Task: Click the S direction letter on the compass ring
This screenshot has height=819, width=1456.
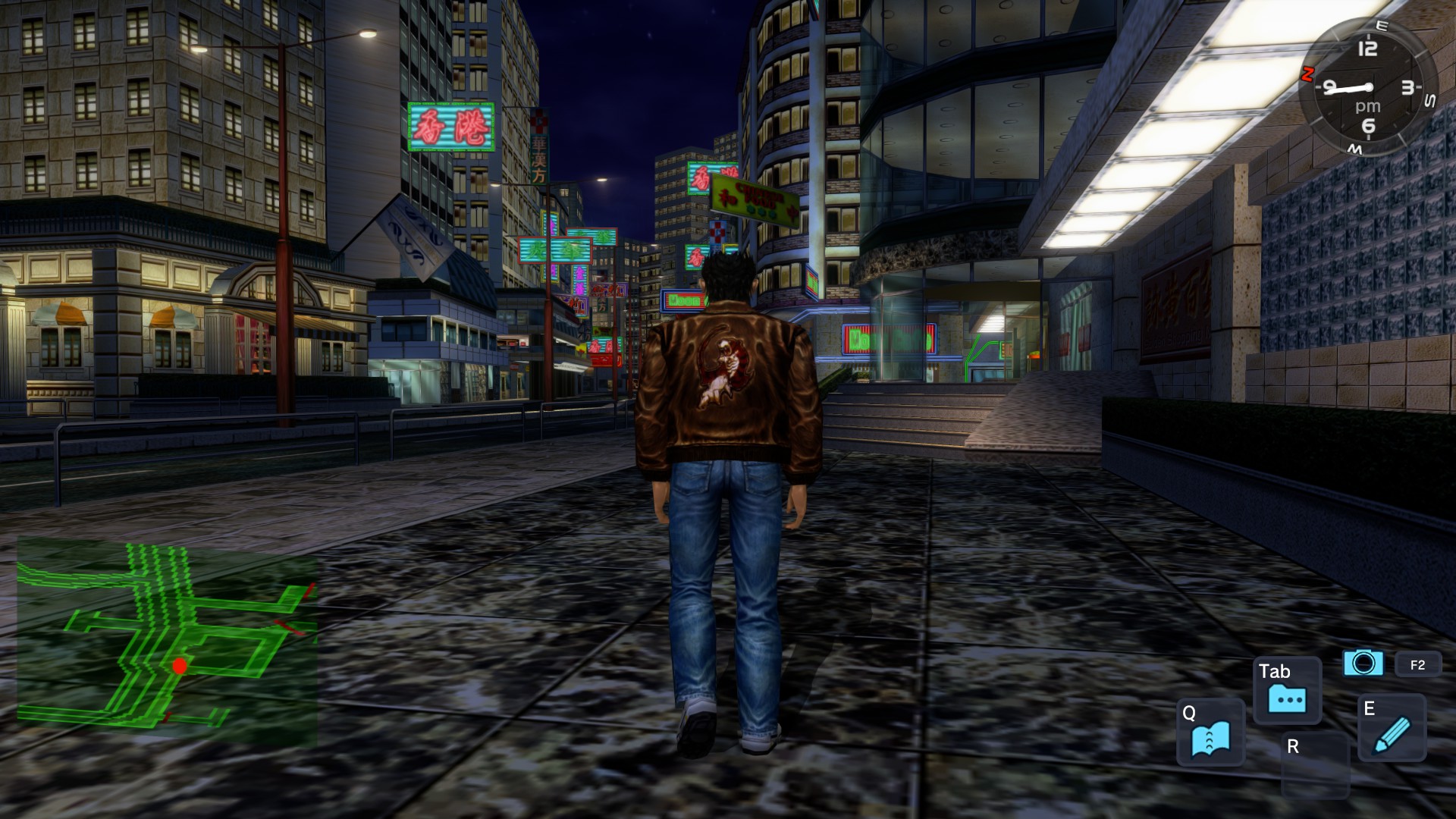Action: 1430,100
